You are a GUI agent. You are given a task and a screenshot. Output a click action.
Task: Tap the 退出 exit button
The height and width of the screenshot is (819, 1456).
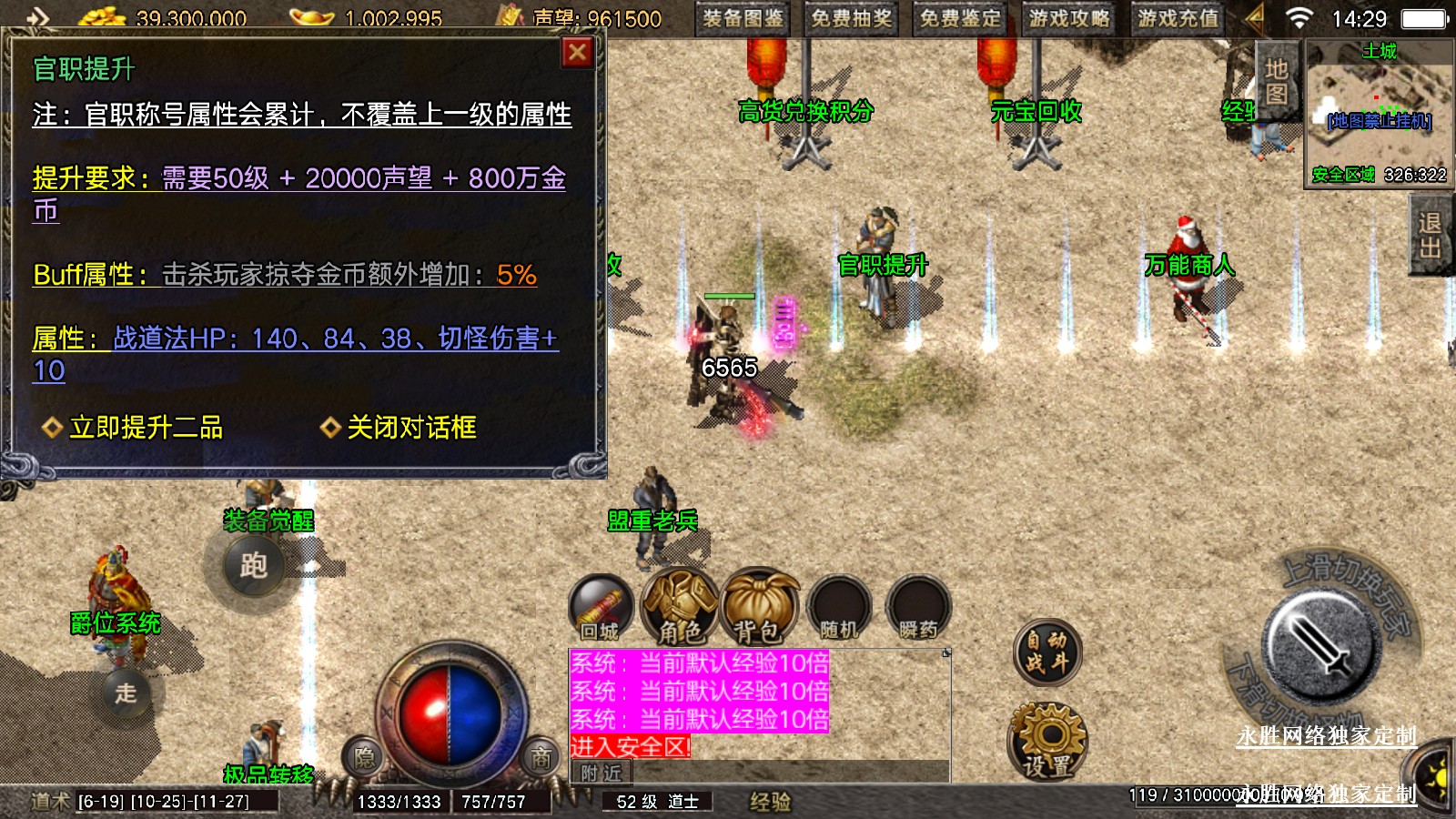1430,235
